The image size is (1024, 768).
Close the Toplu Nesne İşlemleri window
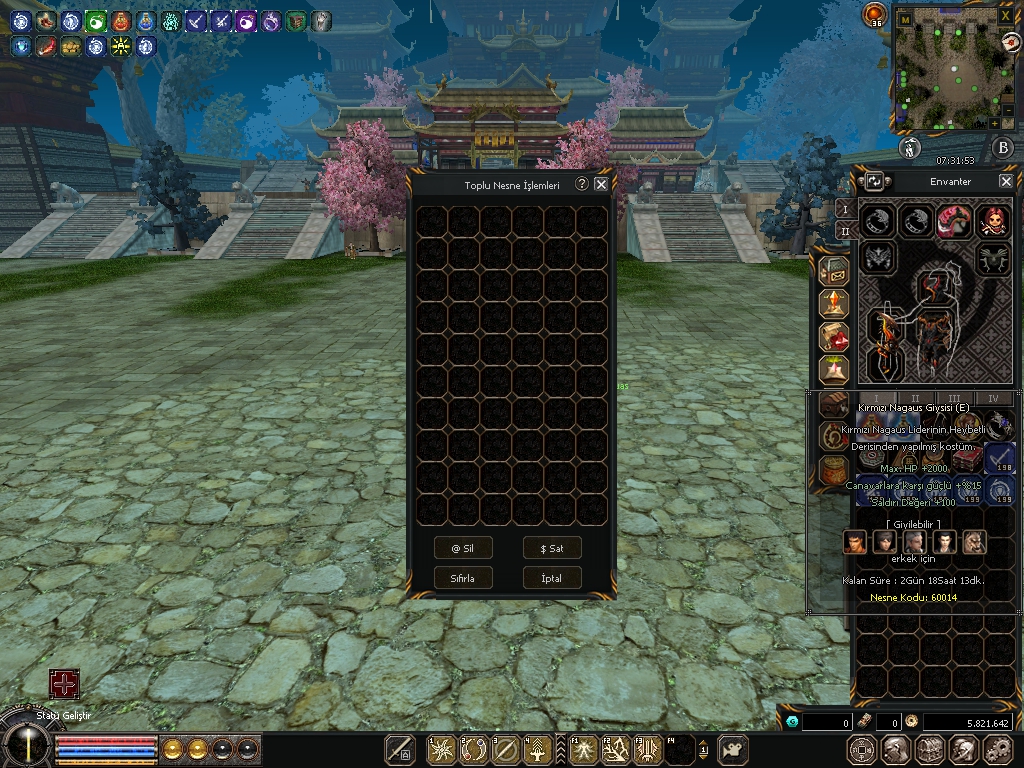click(x=601, y=184)
